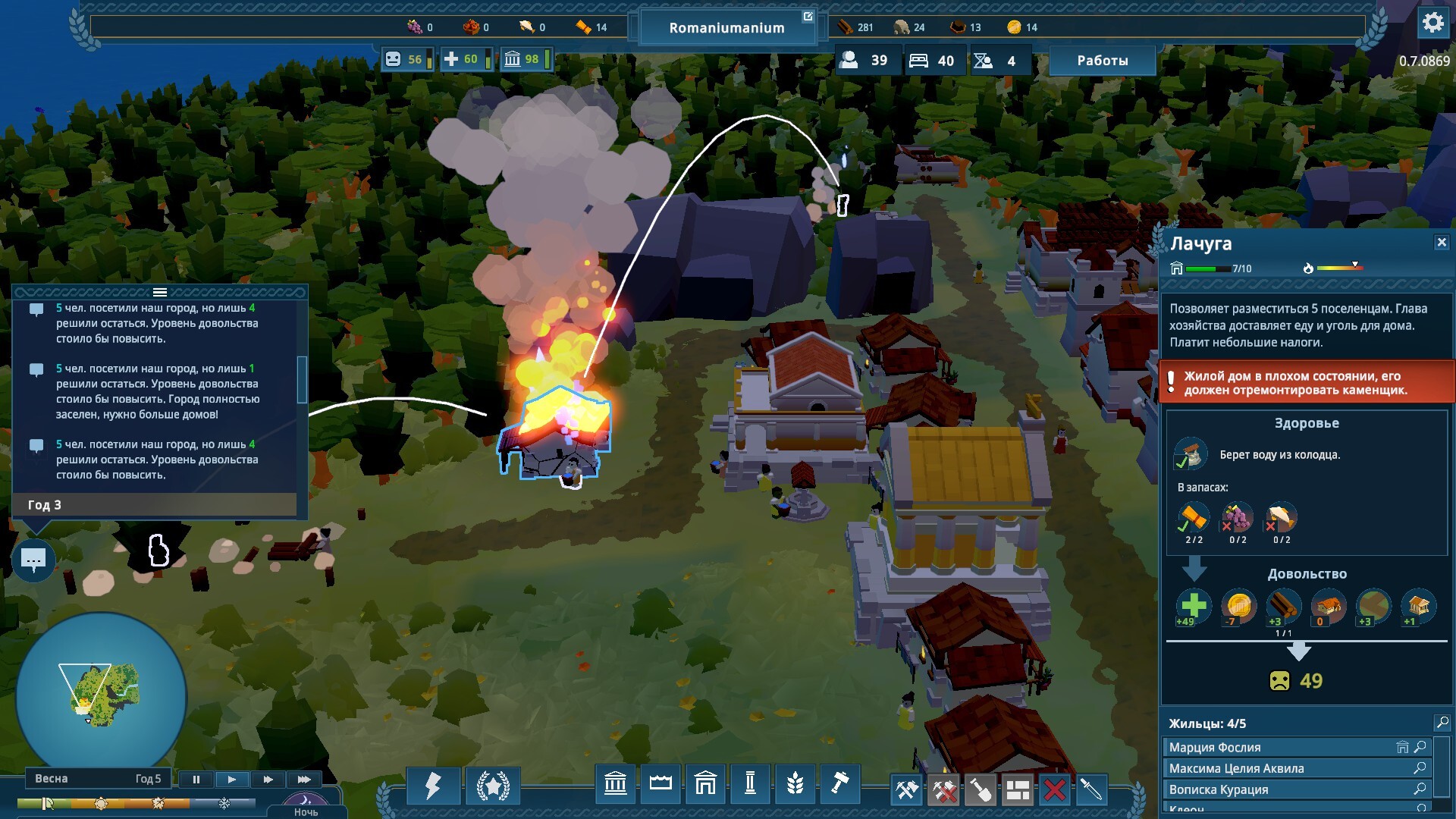Viewport: 1456px width, 819px height.
Task: Activate the lightning bolt powers button
Action: pyautogui.click(x=433, y=786)
